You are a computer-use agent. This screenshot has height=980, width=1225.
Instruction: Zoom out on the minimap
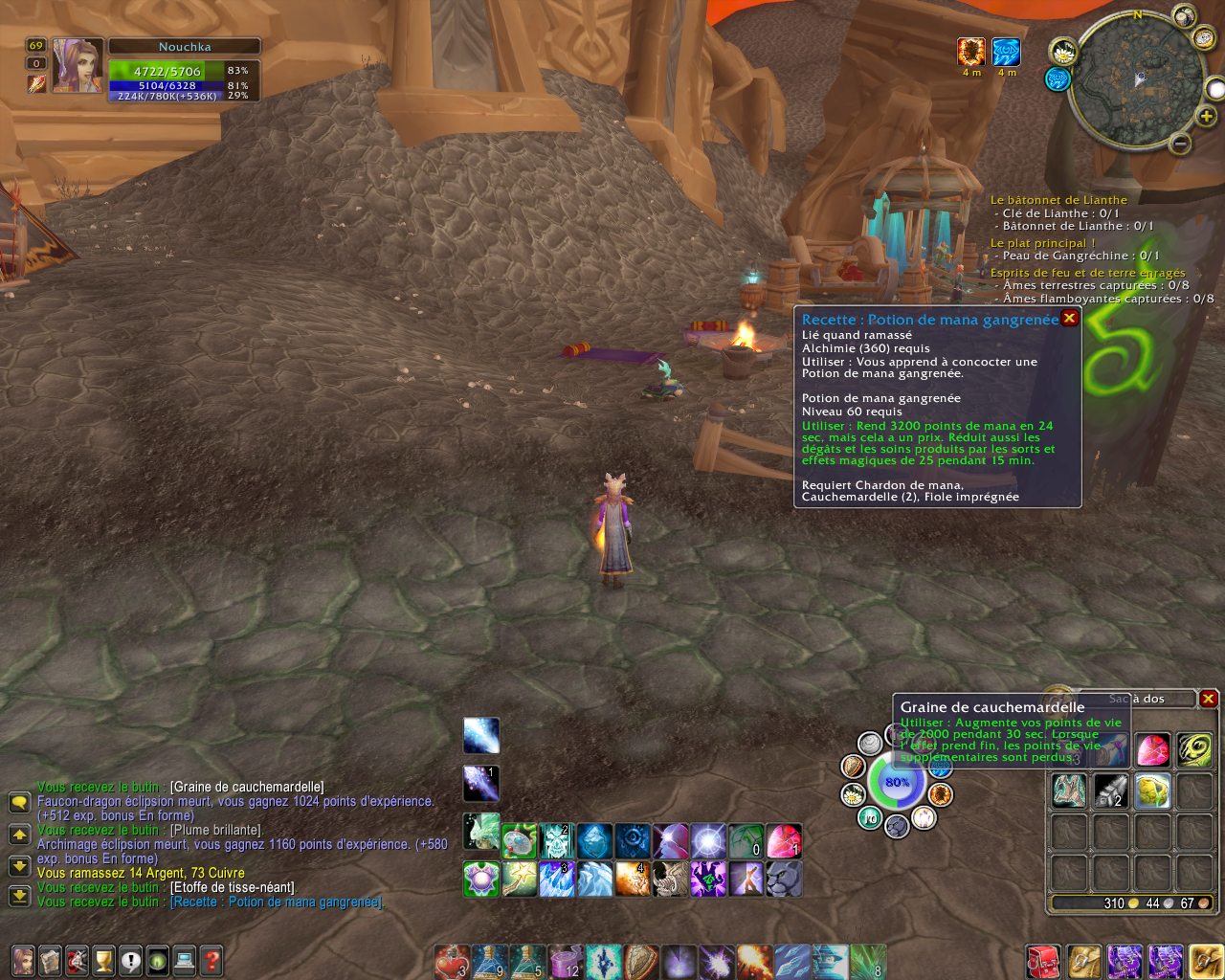pyautogui.click(x=1180, y=144)
